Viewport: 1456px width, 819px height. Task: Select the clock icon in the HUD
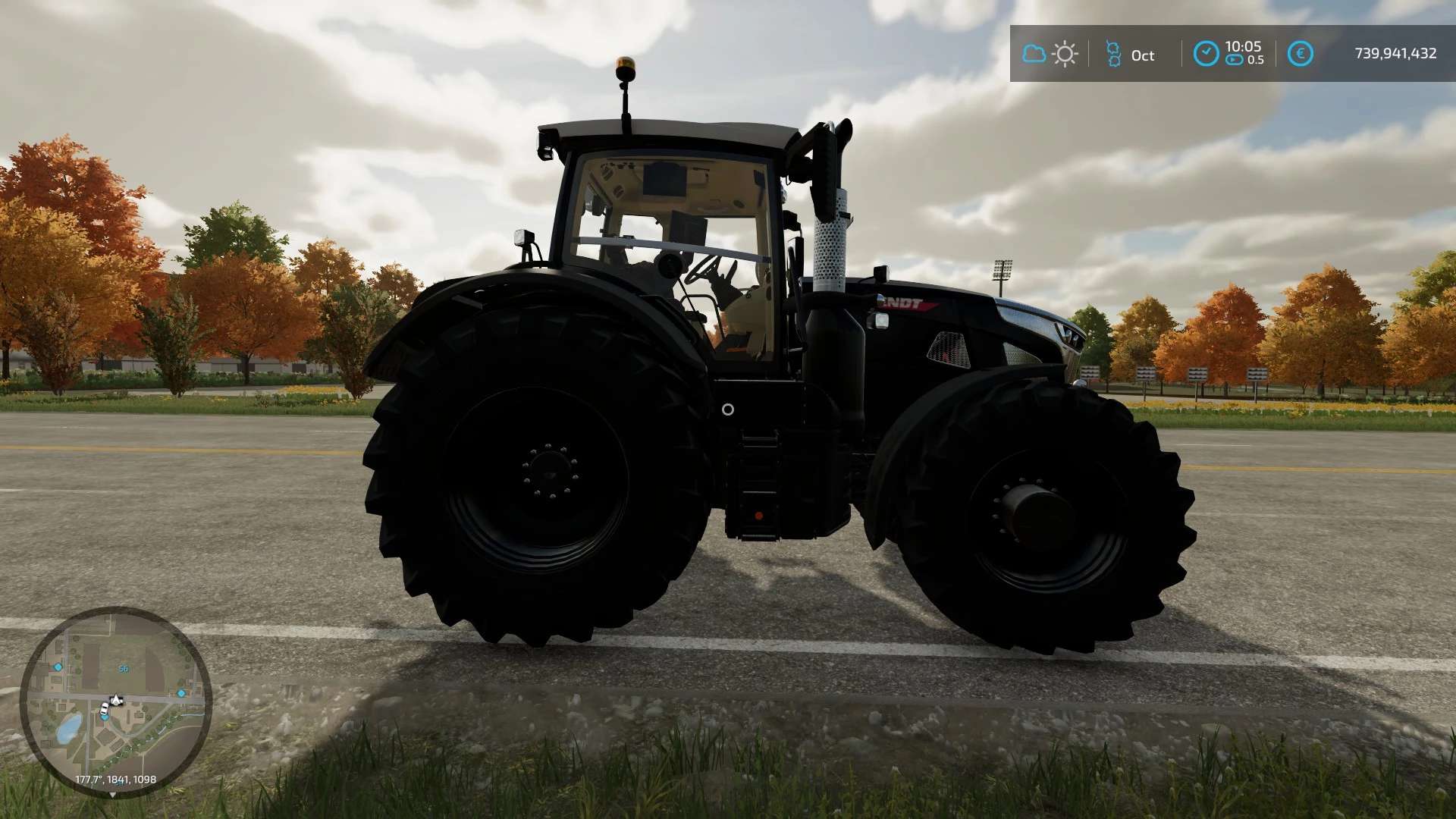coord(1206,54)
